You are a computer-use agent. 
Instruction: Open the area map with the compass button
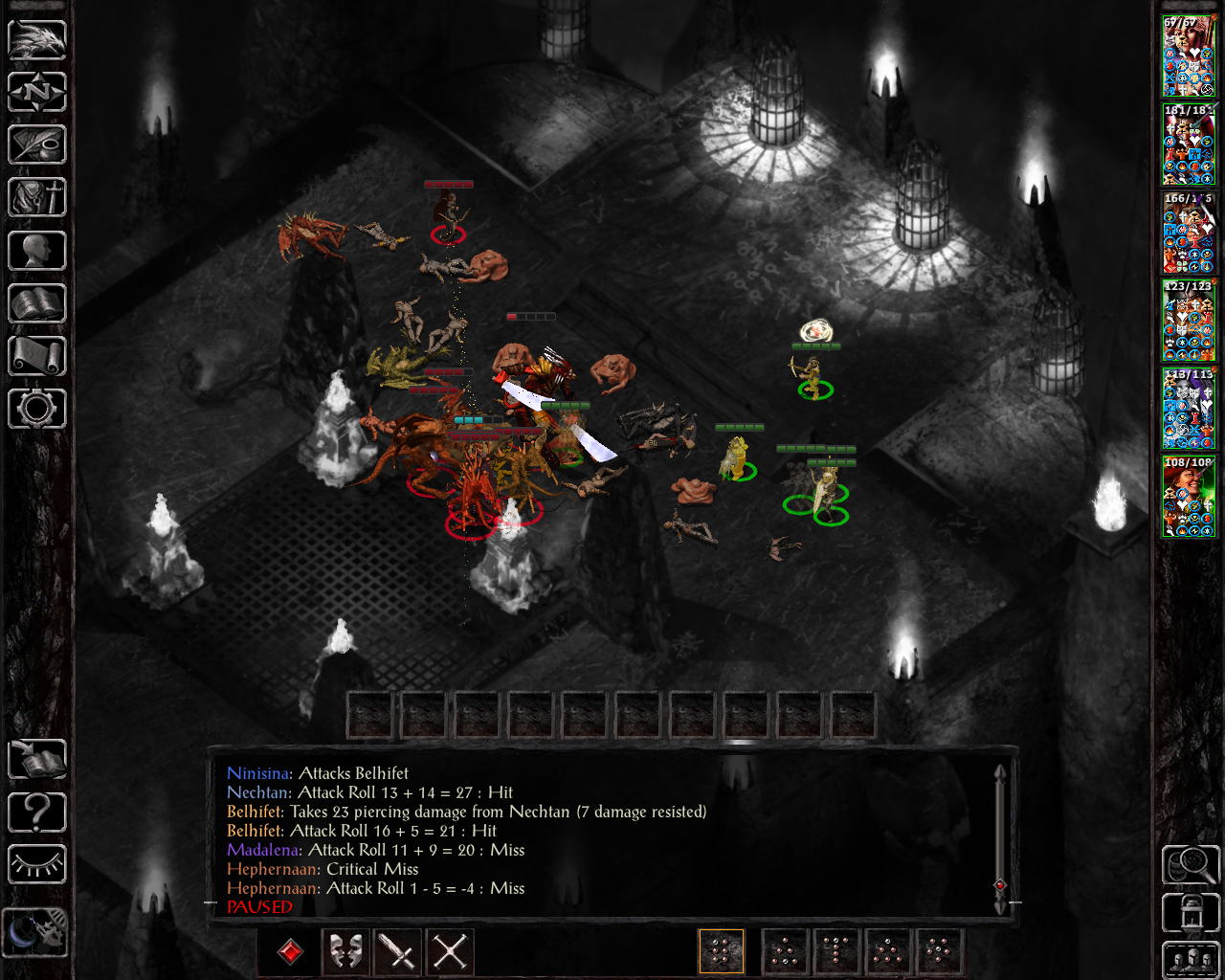37,92
